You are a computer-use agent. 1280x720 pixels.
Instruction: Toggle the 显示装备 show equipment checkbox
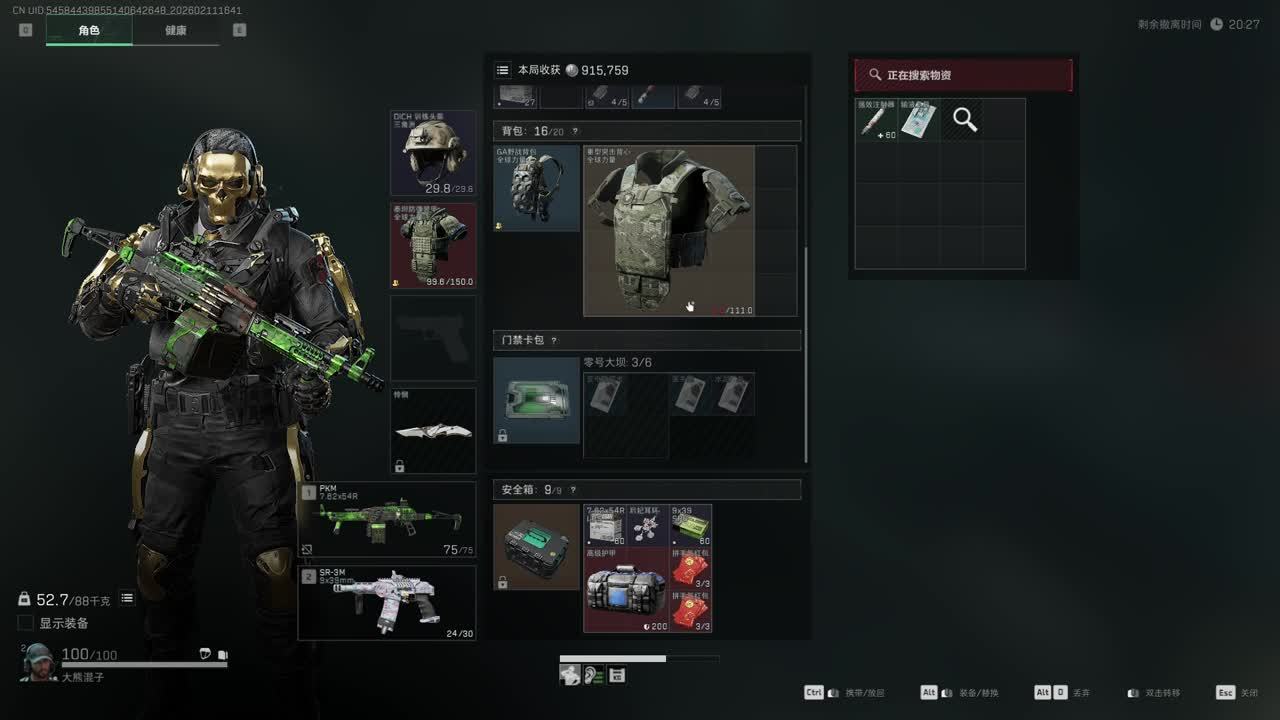[26, 623]
